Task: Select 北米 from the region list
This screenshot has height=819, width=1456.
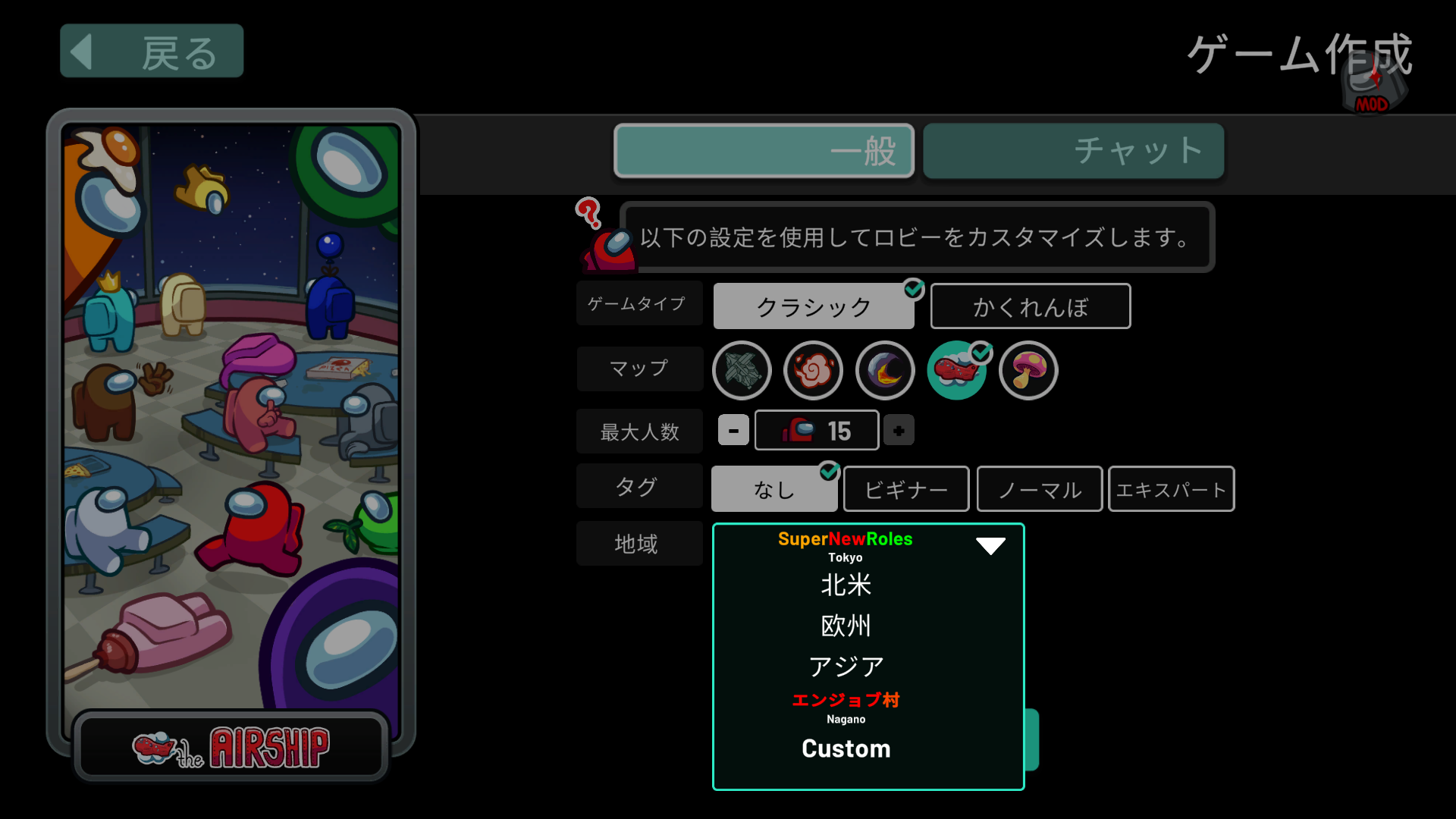Action: click(x=846, y=585)
